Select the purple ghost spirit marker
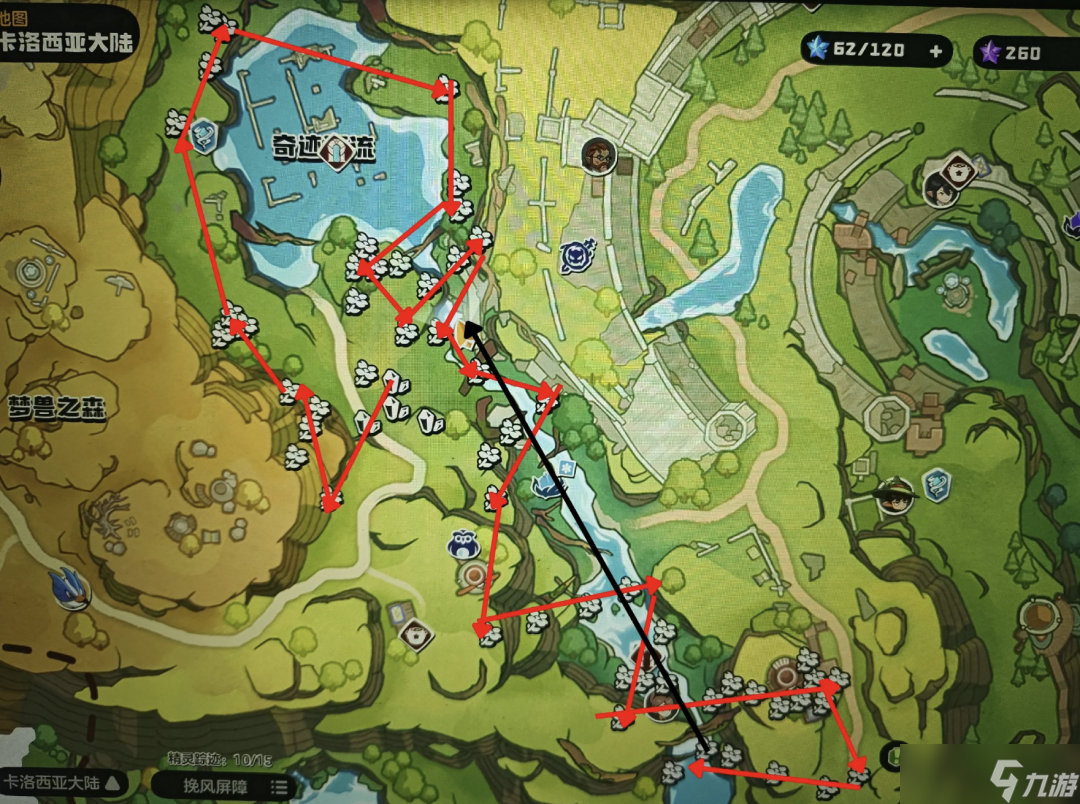 point(576,257)
